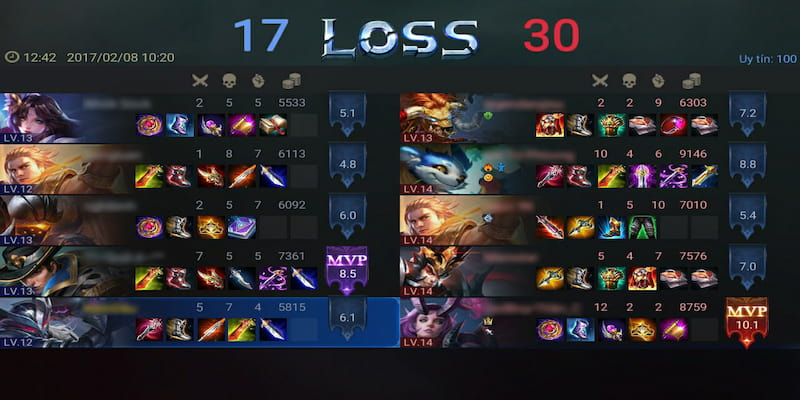Choose the purple horned female hero's portrait
Image resolution: width=800 pixels, height=400 pixels.
coord(440,320)
